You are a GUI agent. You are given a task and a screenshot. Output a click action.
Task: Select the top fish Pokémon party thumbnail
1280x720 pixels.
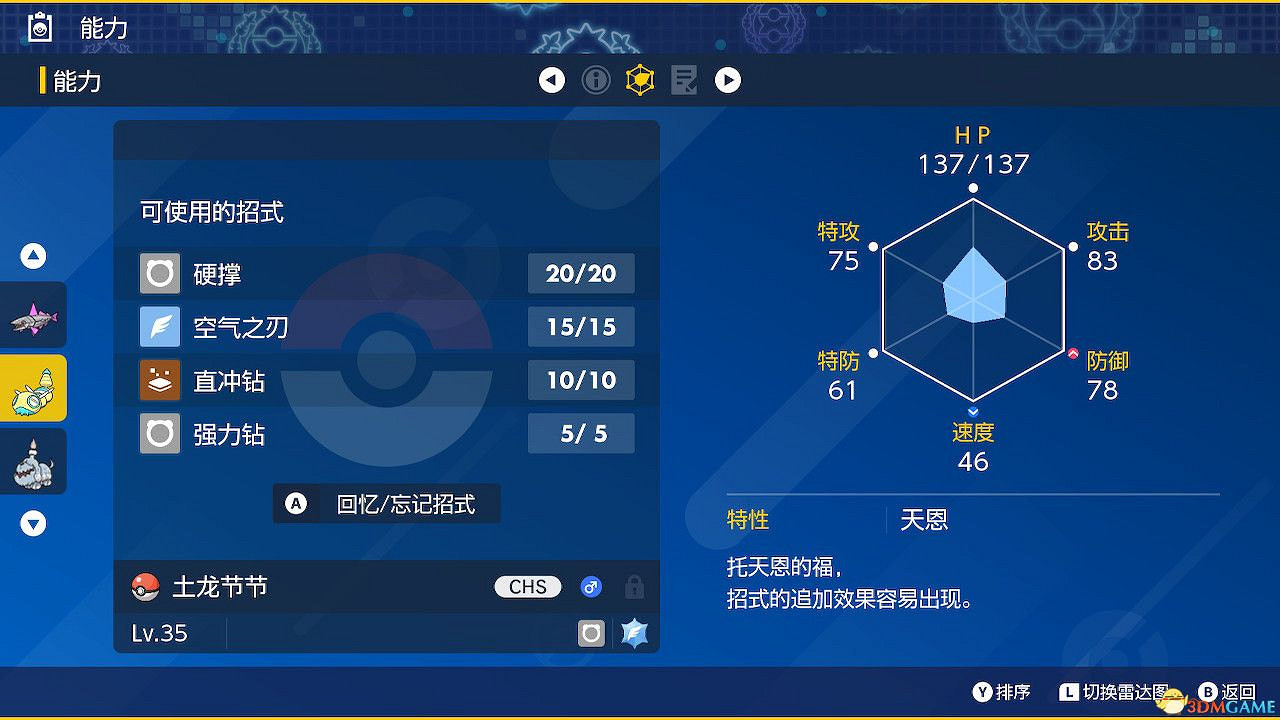click(x=33, y=315)
